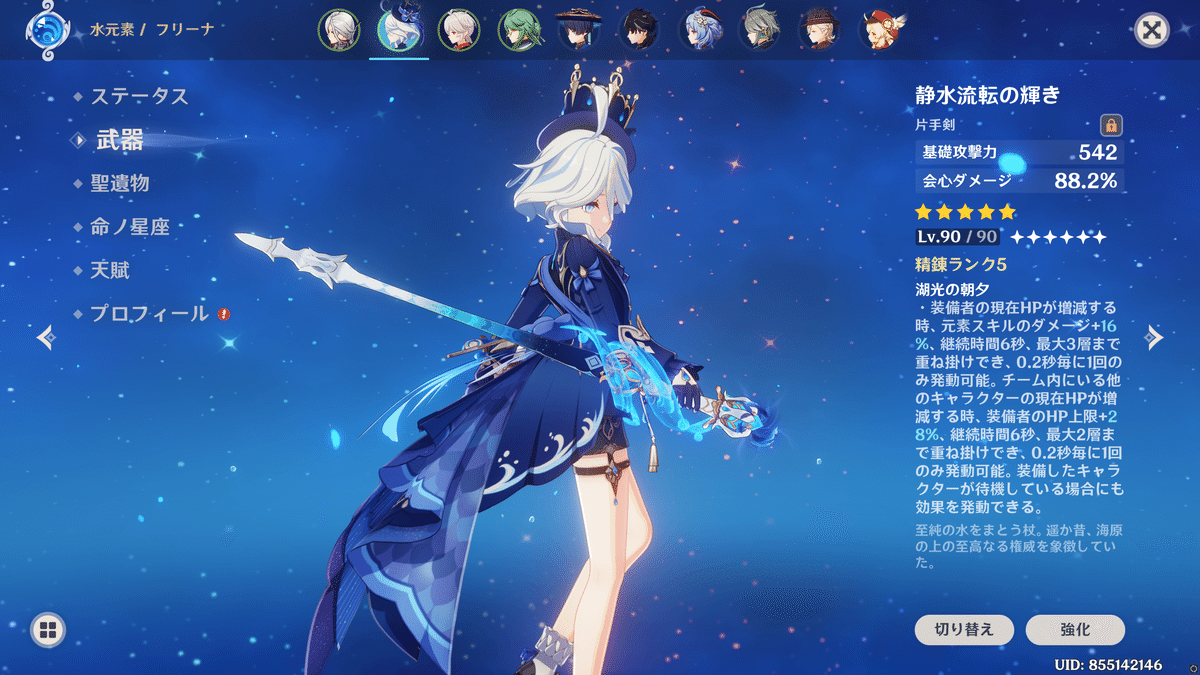Open the ステータス (Status) menu entry
This screenshot has width=1200, height=675.
point(139,97)
